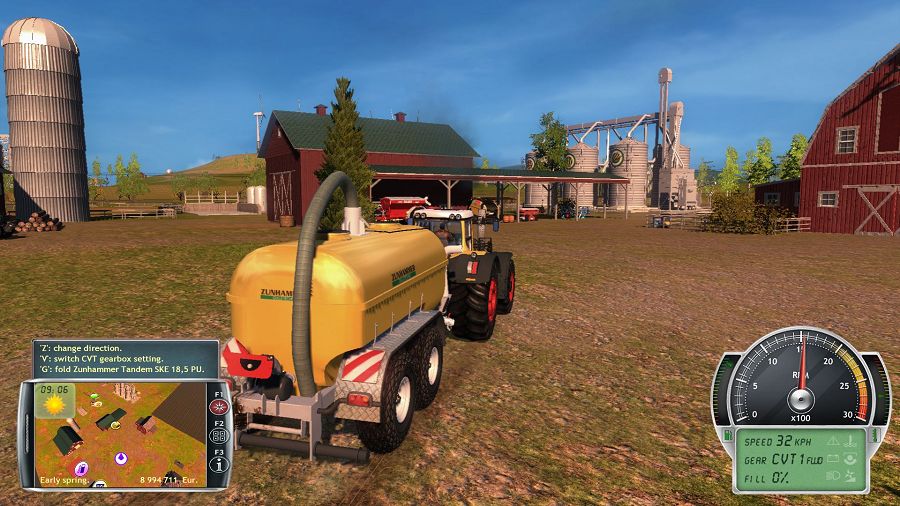The width and height of the screenshot is (900, 506).
Task: Click the F1 sun icon on the PDA
Action: (x=219, y=408)
